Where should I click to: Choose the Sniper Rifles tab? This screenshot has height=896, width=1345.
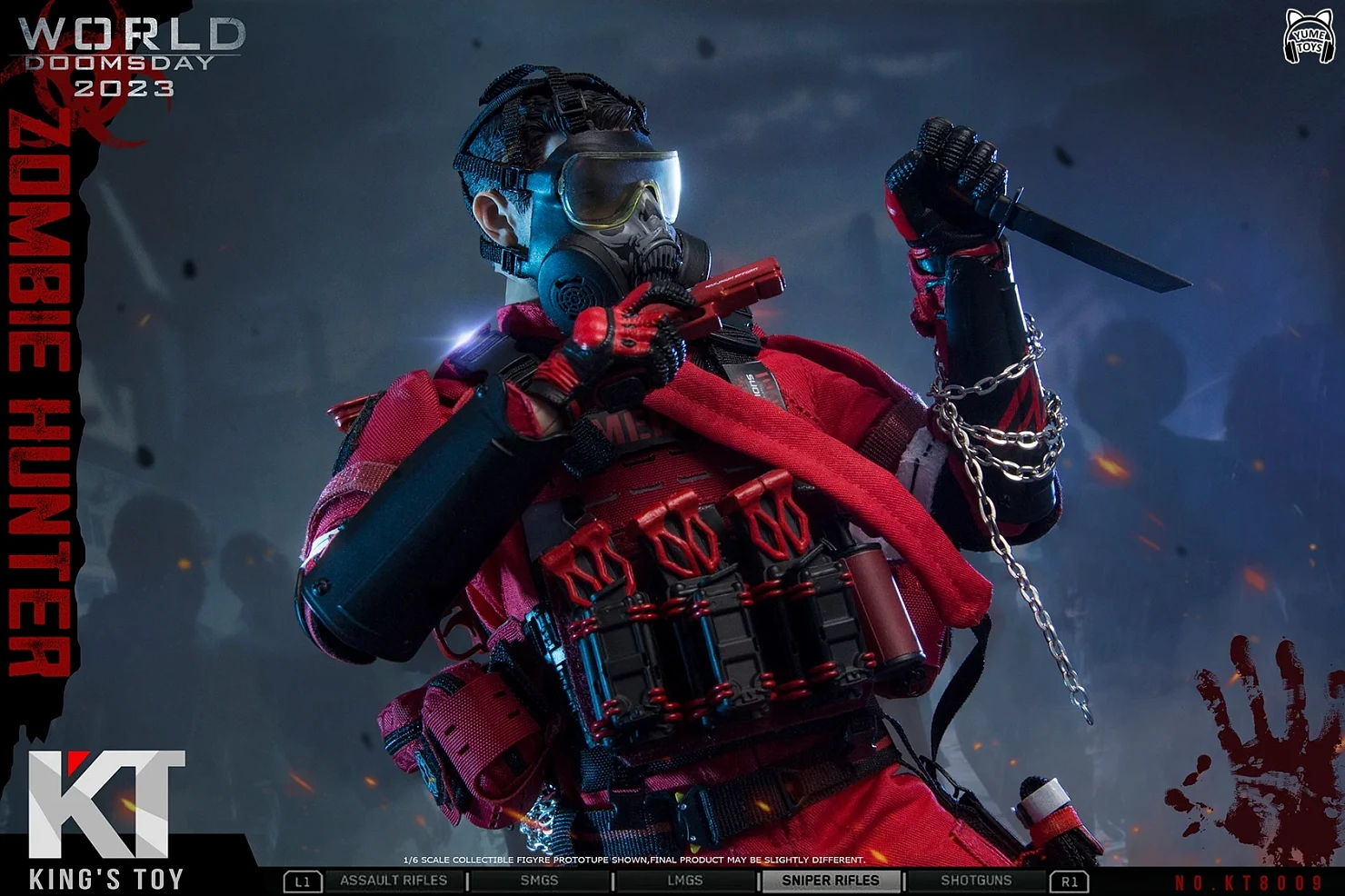(830, 881)
